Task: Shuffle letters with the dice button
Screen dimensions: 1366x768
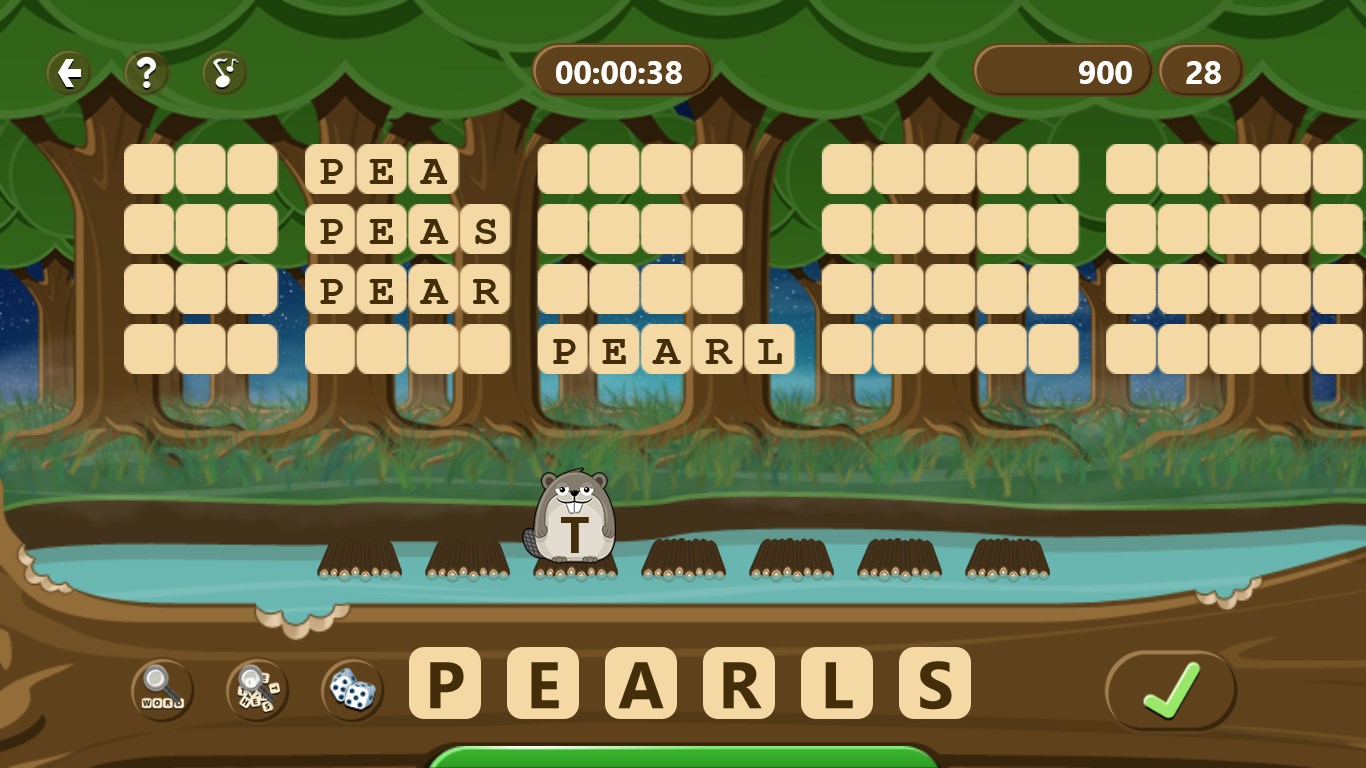Action: point(352,689)
